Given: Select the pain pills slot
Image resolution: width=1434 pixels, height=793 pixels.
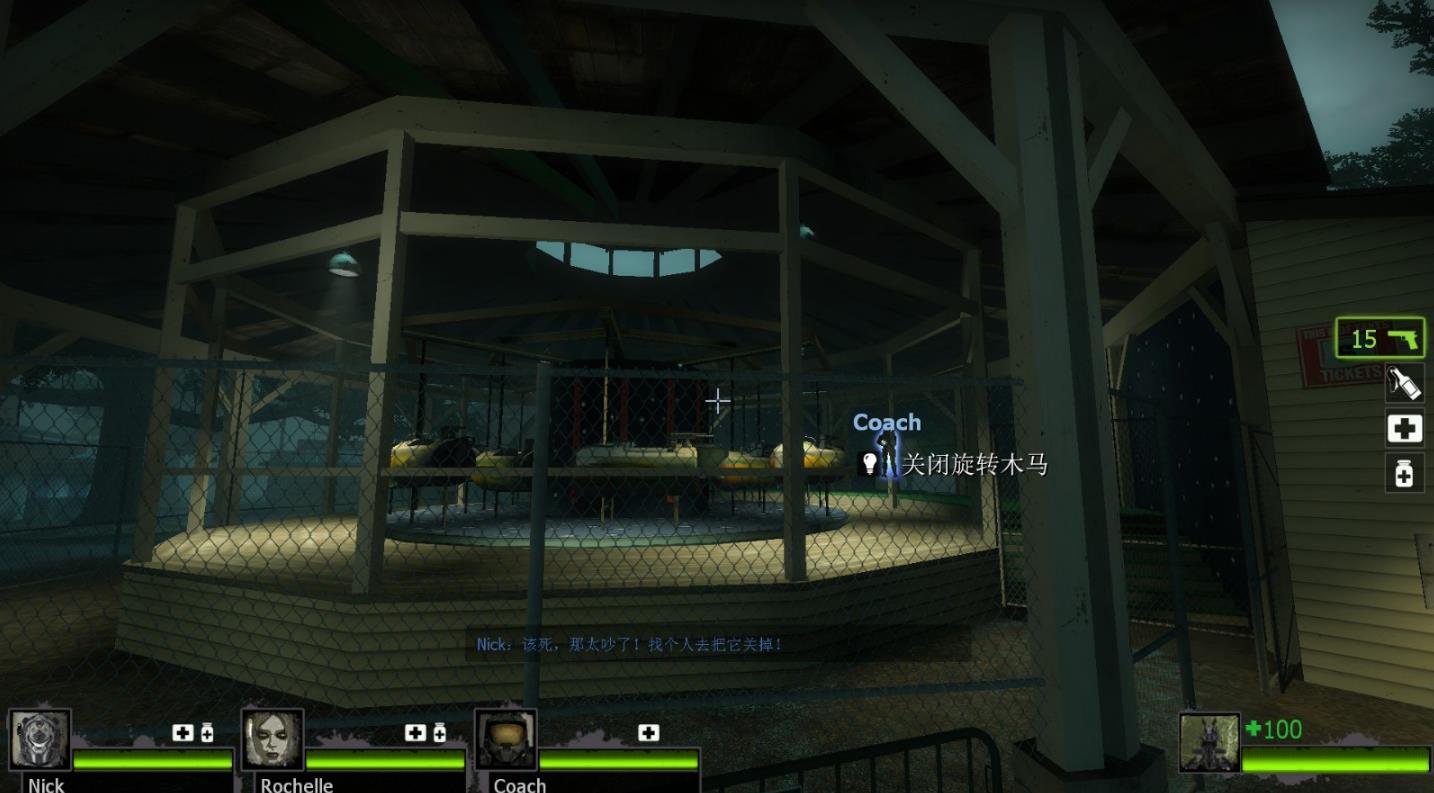Looking at the screenshot, I should tap(1404, 473).
